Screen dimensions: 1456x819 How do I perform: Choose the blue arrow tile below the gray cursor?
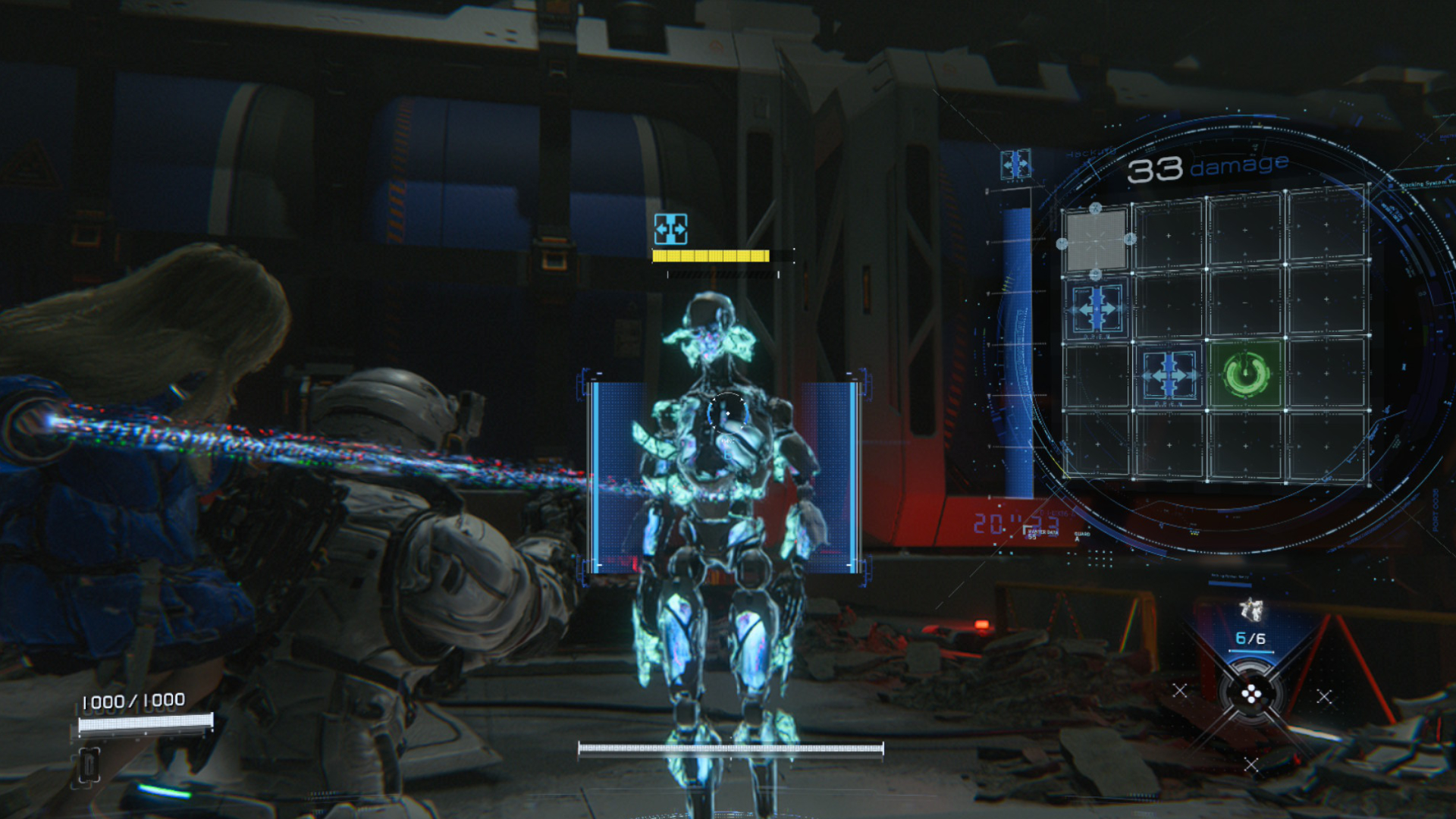[x=1097, y=309]
